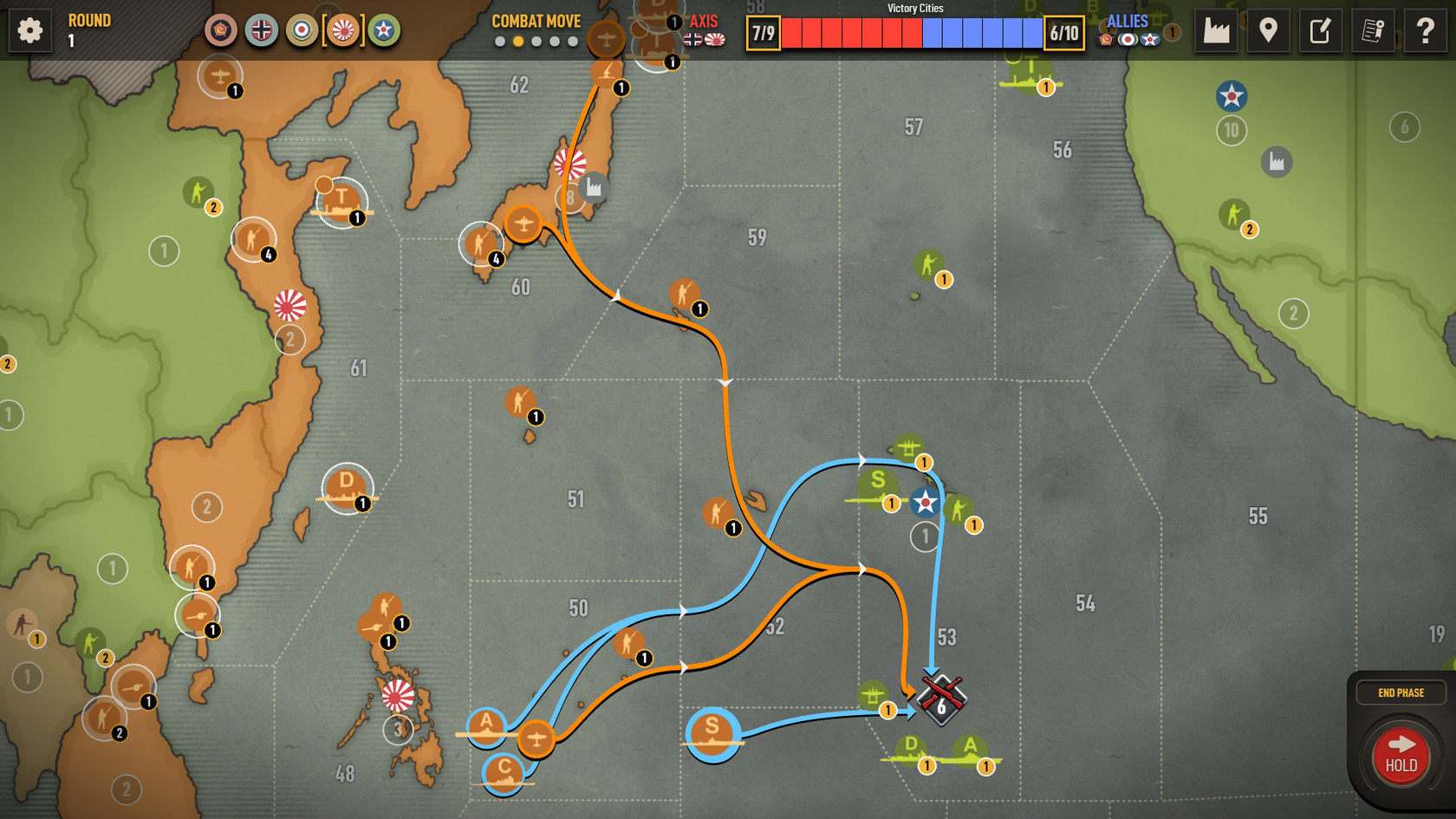
Task: Click the AXIS flags indicator
Action: pos(702,39)
